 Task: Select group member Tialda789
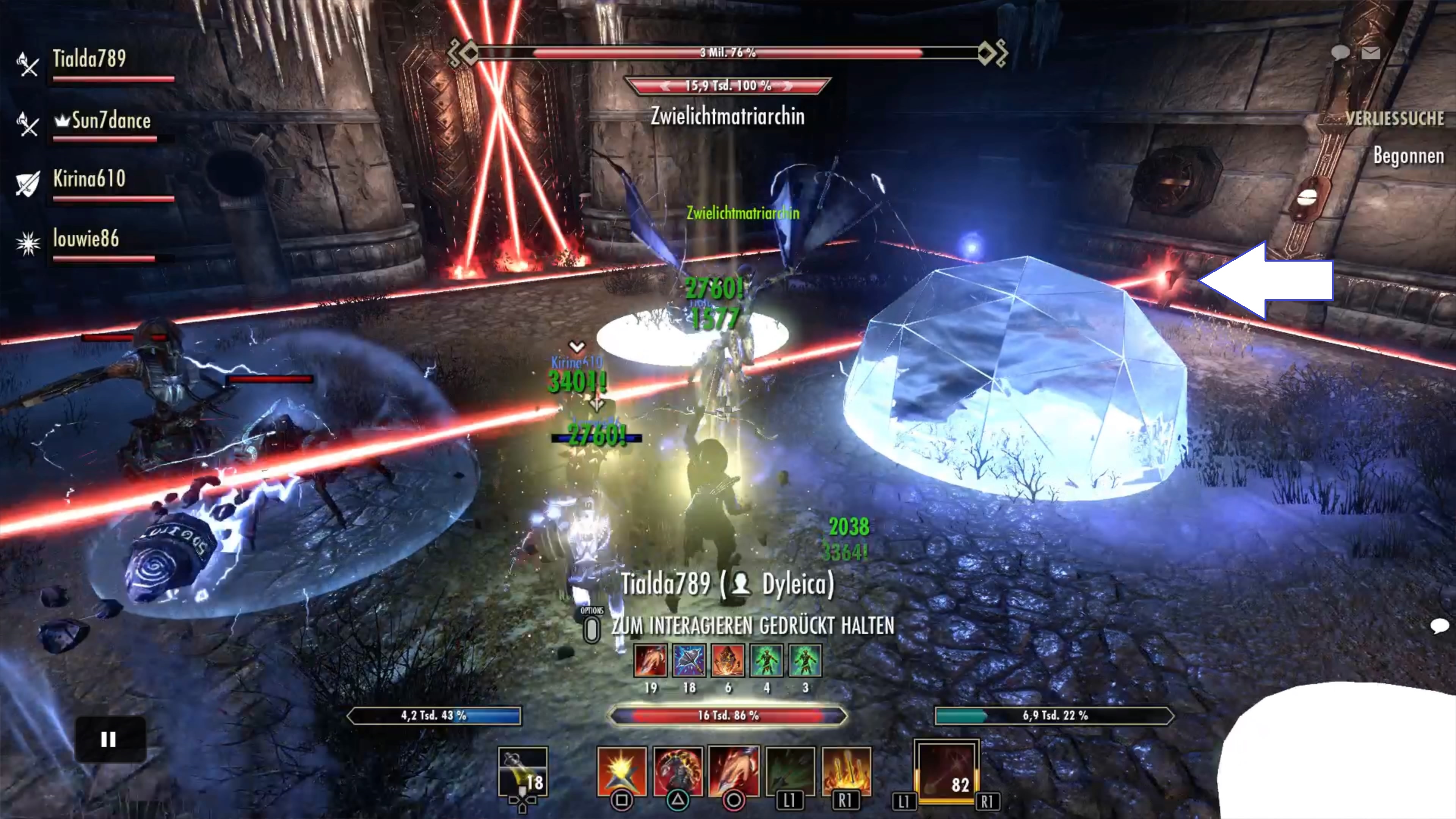(89, 59)
